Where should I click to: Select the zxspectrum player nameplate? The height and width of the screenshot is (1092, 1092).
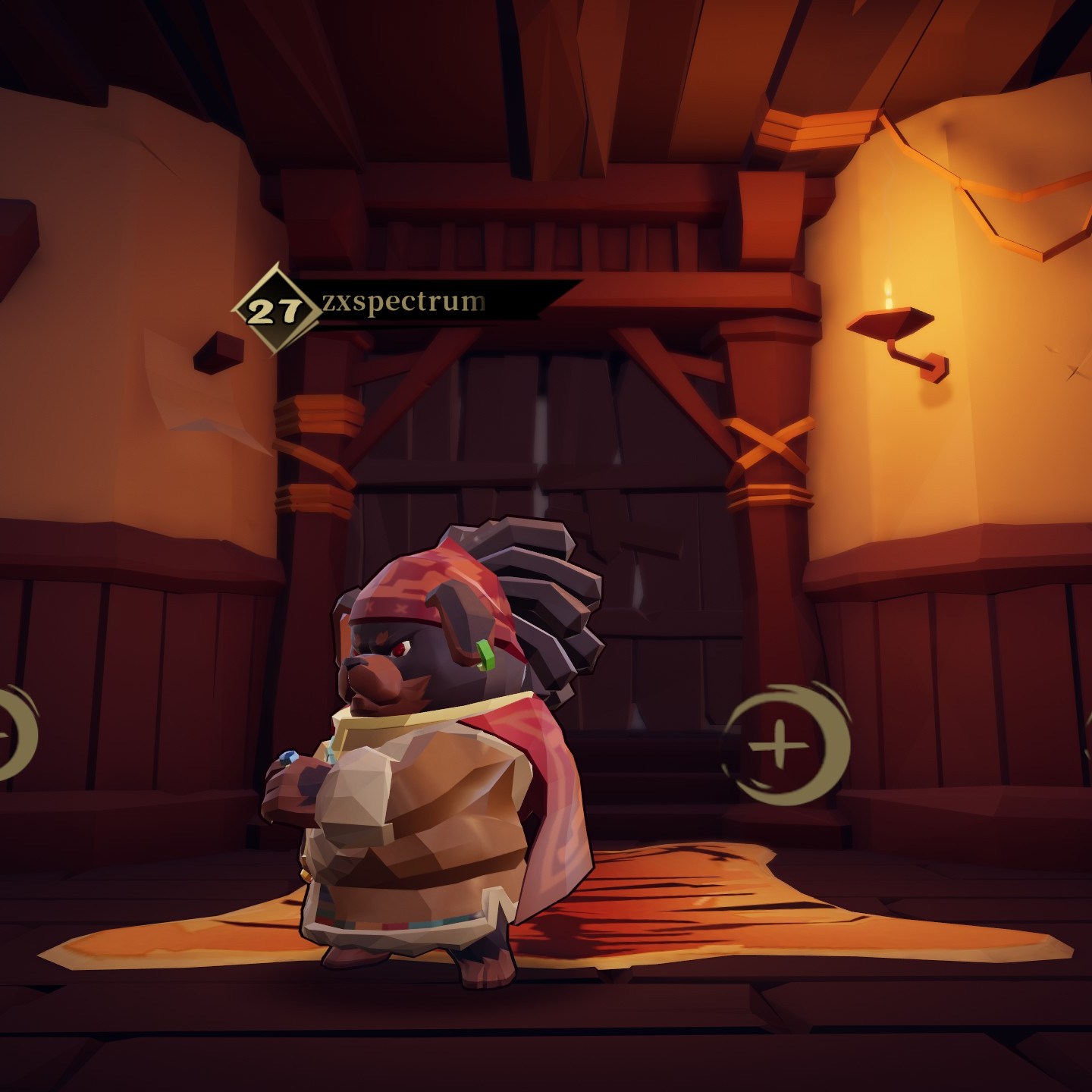(403, 303)
